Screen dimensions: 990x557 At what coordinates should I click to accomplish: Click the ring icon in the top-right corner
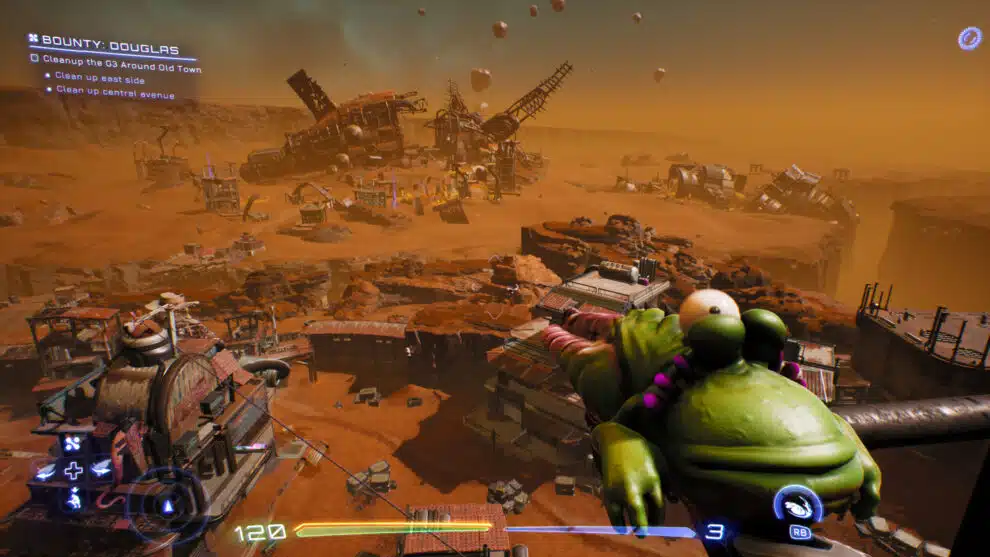(x=969, y=39)
